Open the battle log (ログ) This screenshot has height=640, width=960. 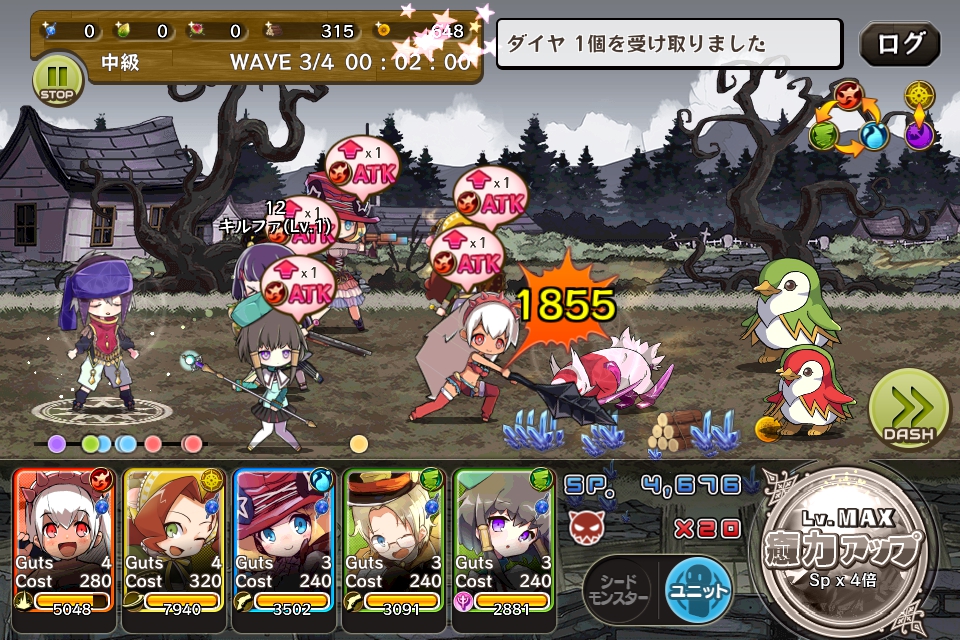point(899,44)
